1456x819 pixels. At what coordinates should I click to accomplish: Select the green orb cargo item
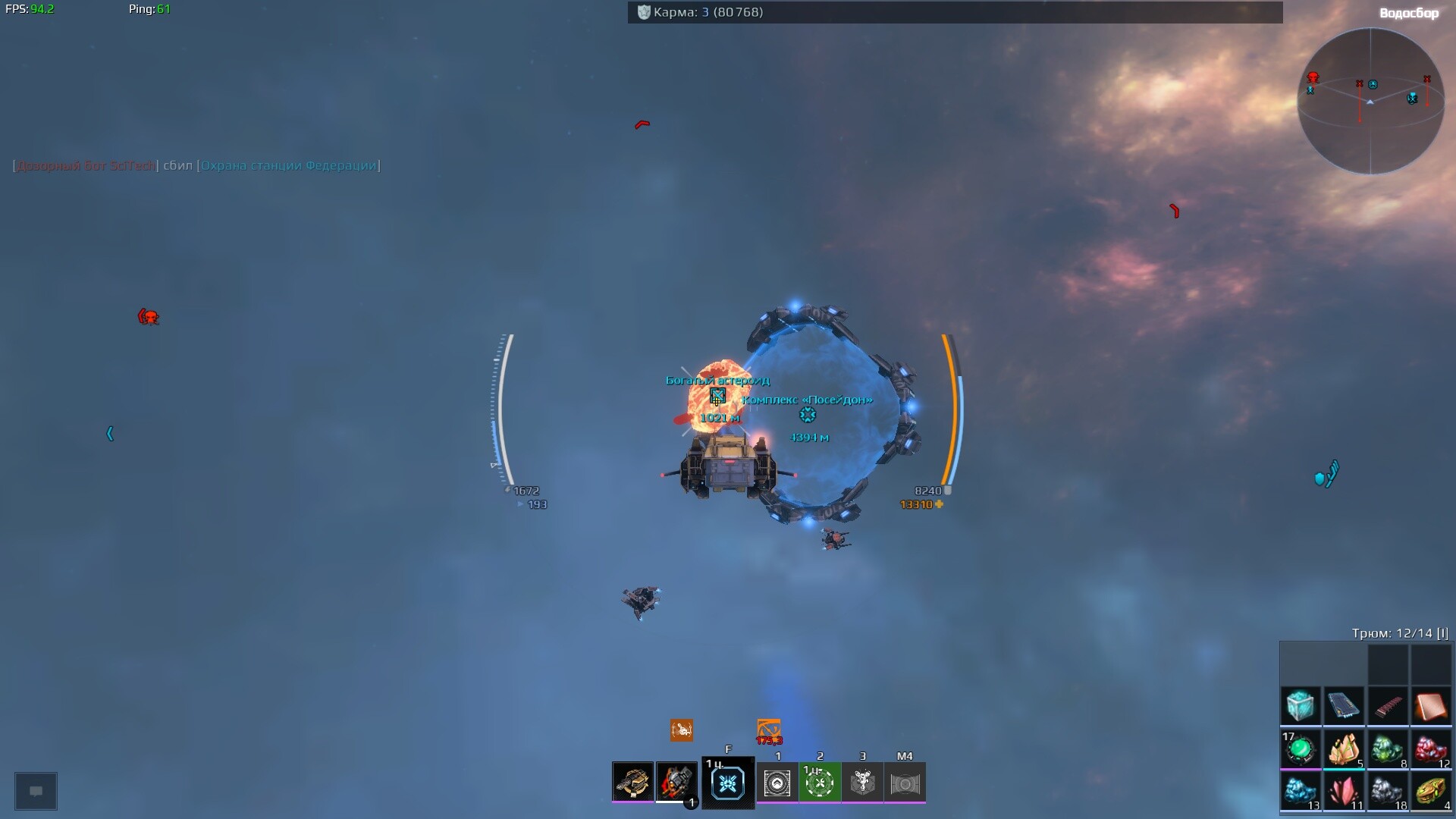[x=1301, y=749]
